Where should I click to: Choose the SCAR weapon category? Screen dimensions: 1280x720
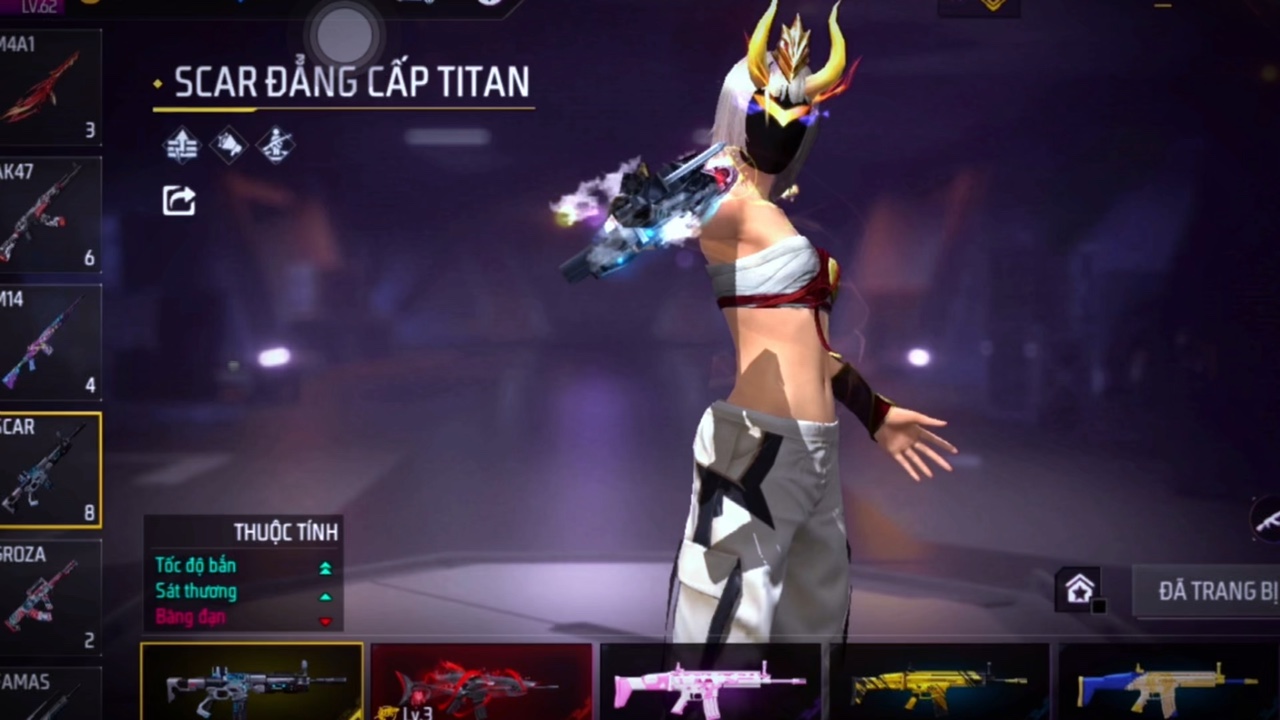click(49, 470)
